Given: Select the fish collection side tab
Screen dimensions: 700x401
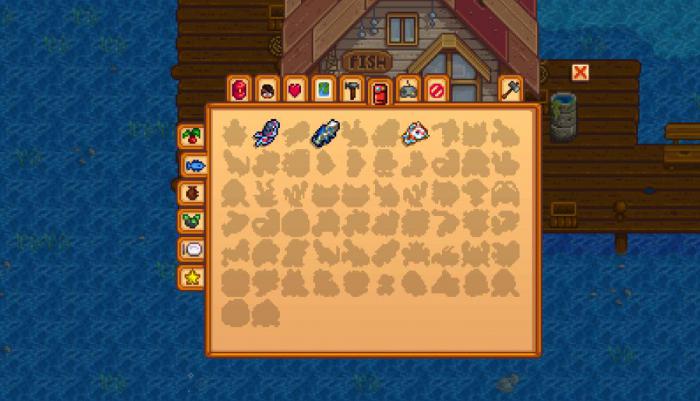Looking at the screenshot, I should click(195, 164).
